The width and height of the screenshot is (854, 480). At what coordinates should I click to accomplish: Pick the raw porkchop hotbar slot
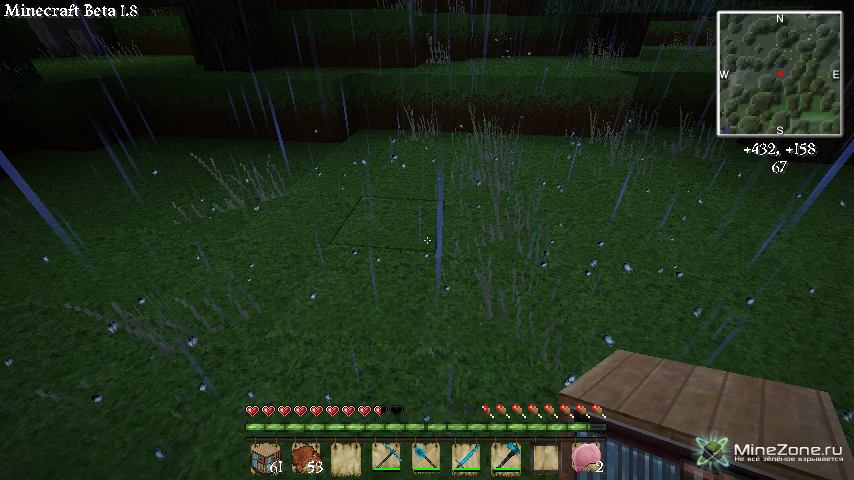pyautogui.click(x=585, y=457)
